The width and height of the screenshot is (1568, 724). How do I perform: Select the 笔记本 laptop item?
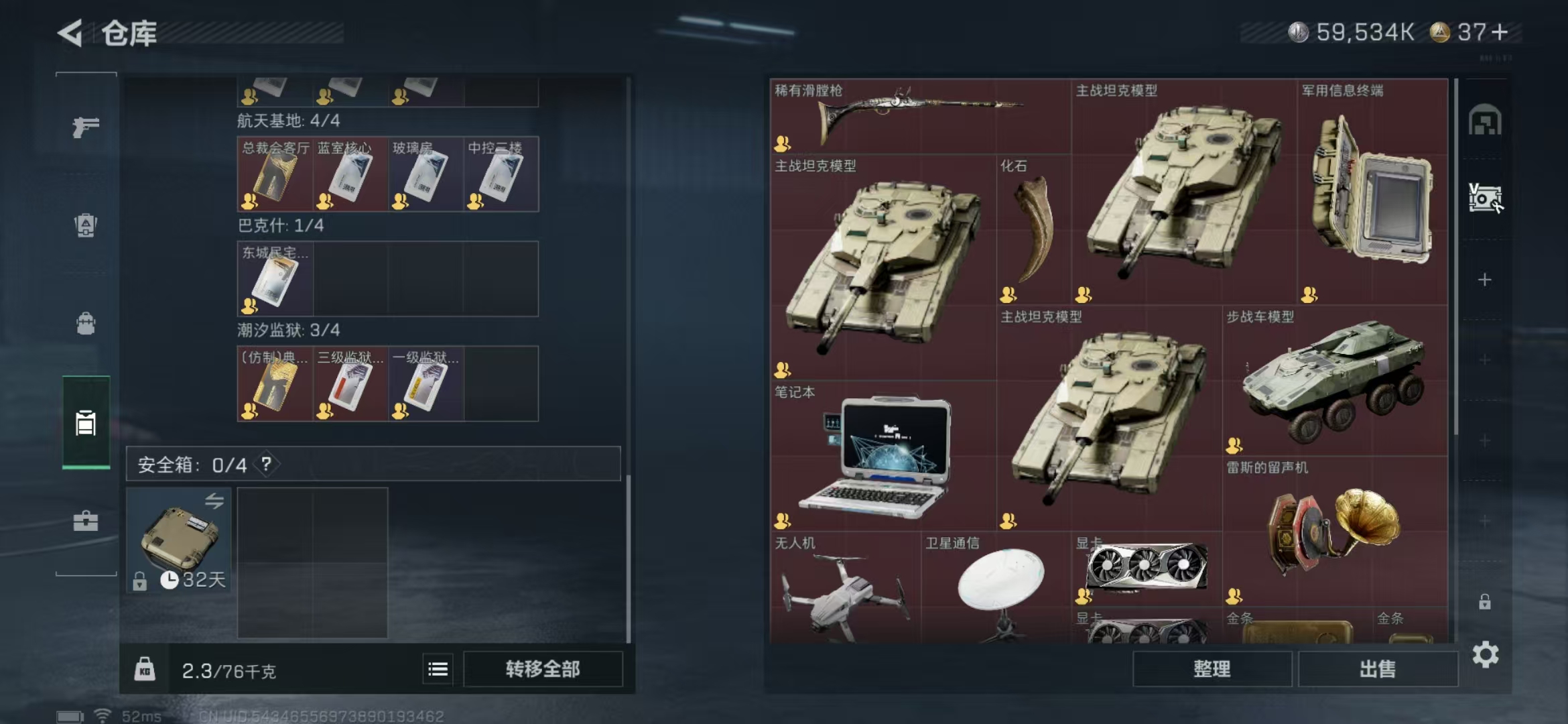point(882,457)
